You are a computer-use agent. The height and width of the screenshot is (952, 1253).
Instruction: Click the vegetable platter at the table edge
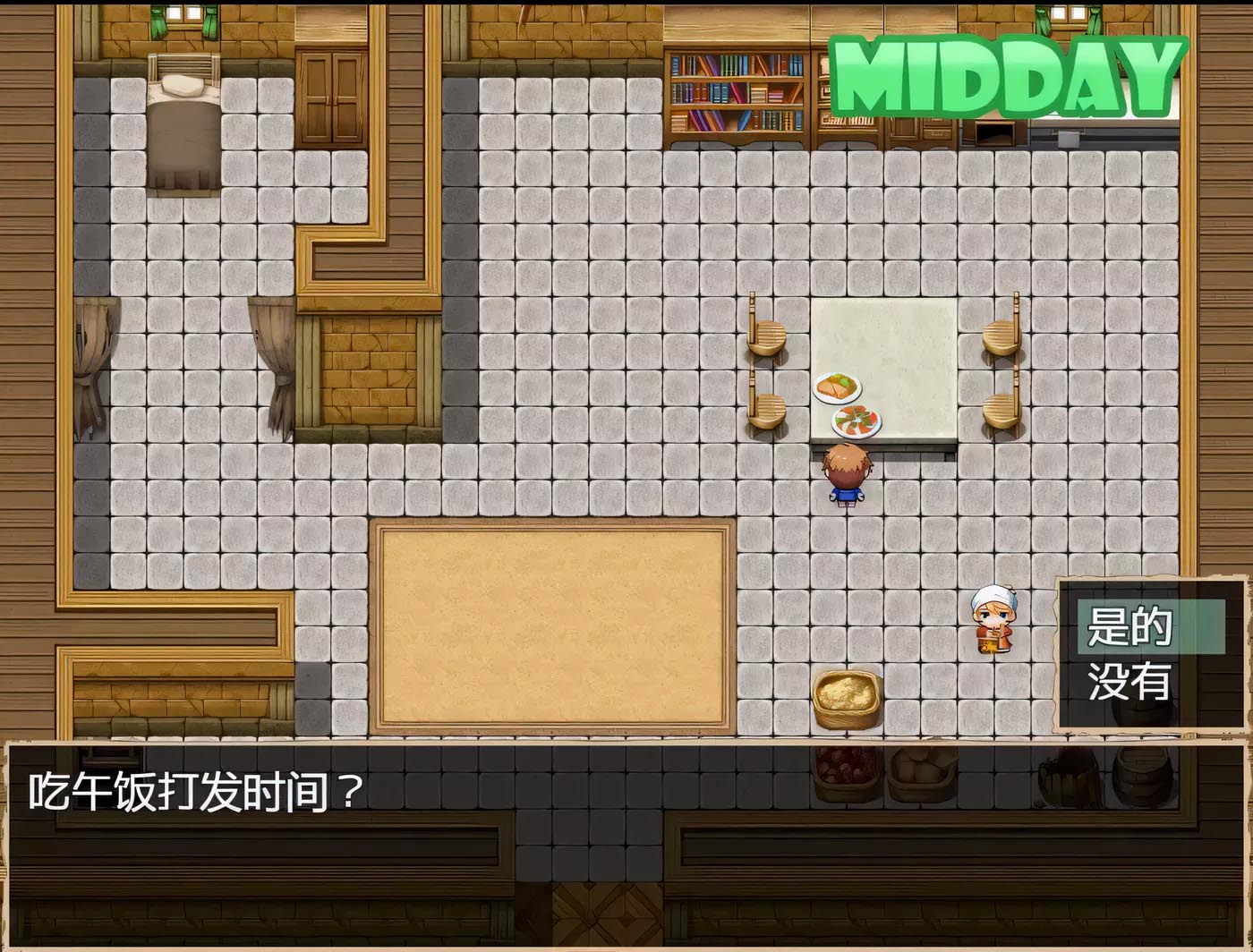tap(855, 421)
